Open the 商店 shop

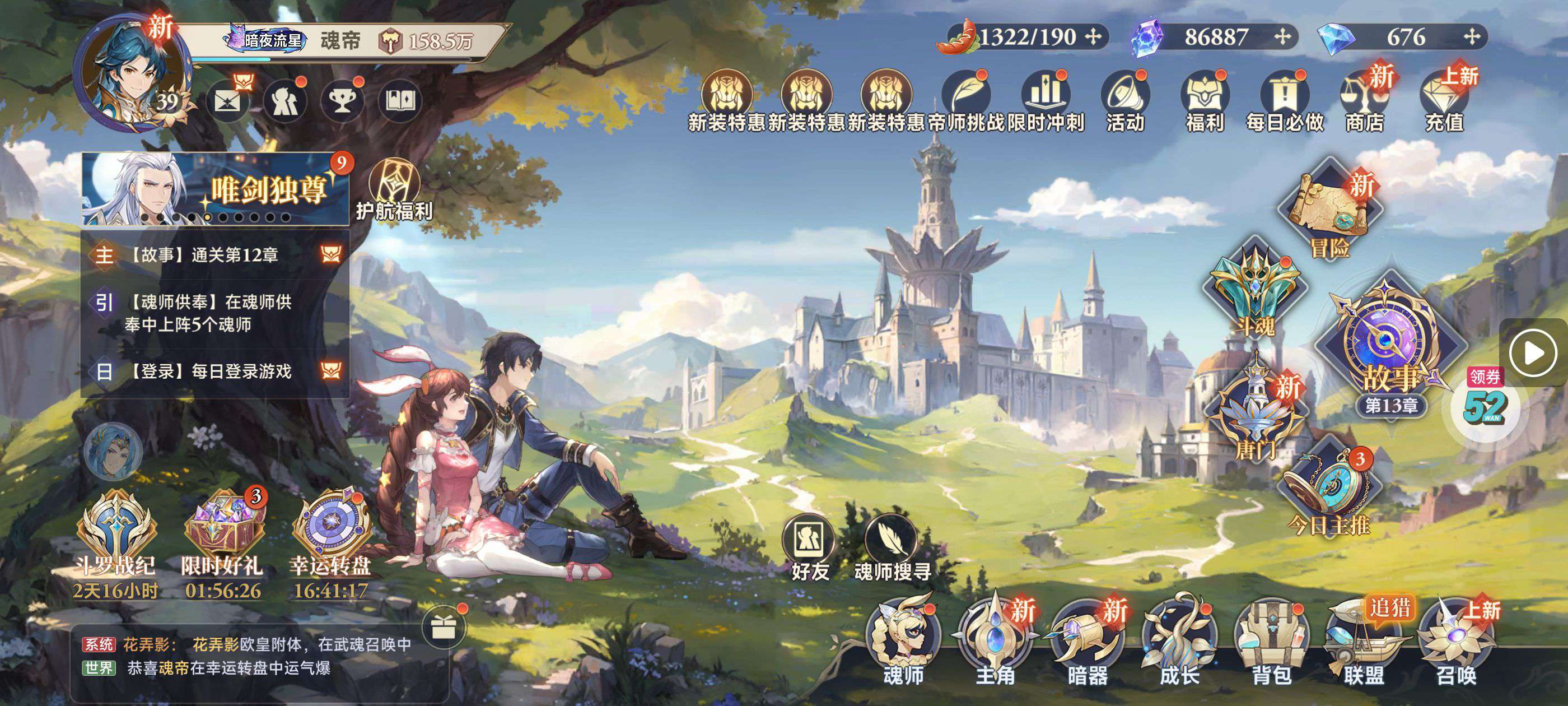[x=1364, y=100]
